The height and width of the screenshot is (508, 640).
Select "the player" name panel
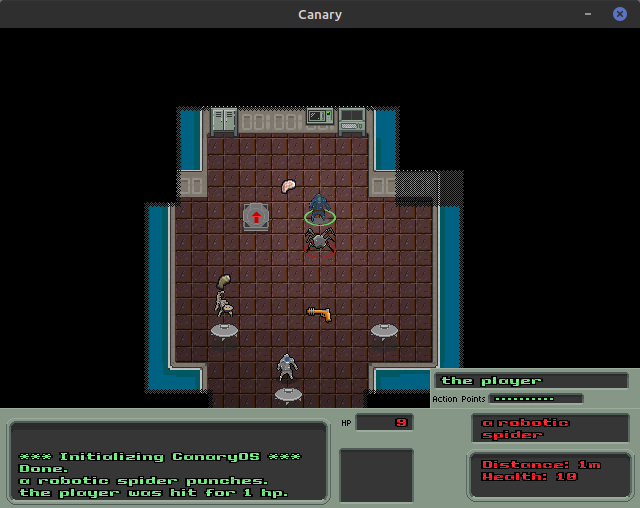[531, 381]
